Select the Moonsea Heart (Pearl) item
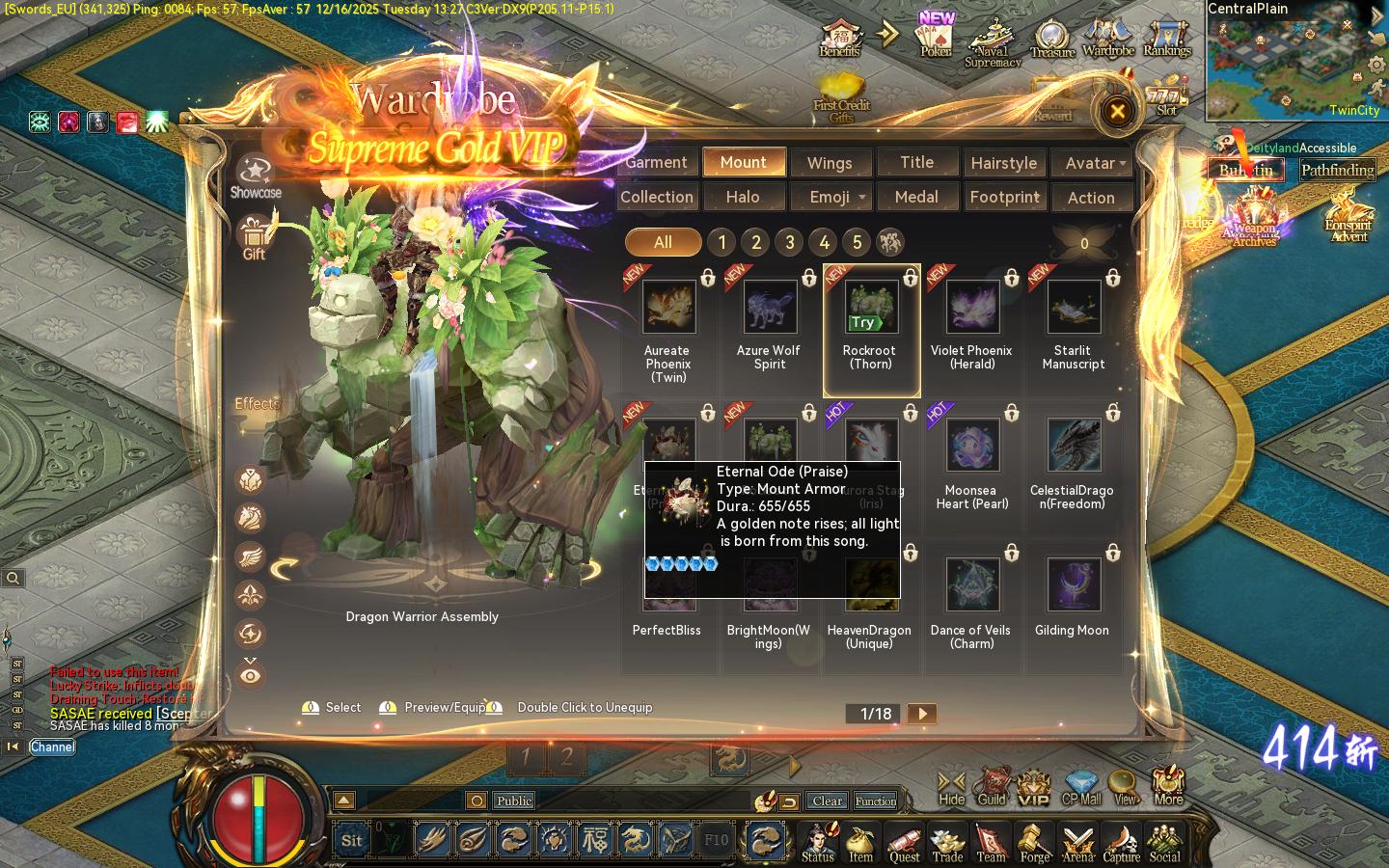This screenshot has height=868, width=1389. click(x=972, y=447)
